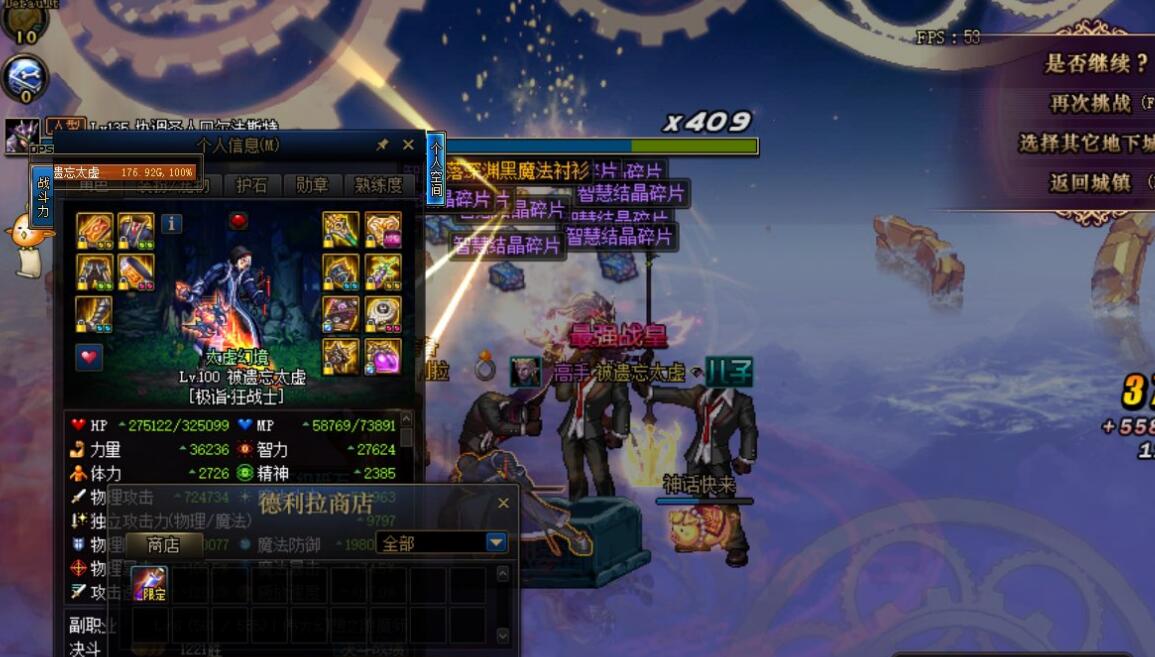The width and height of the screenshot is (1155, 657).
Task: Pin the 个人信息 window
Action: coord(382,145)
